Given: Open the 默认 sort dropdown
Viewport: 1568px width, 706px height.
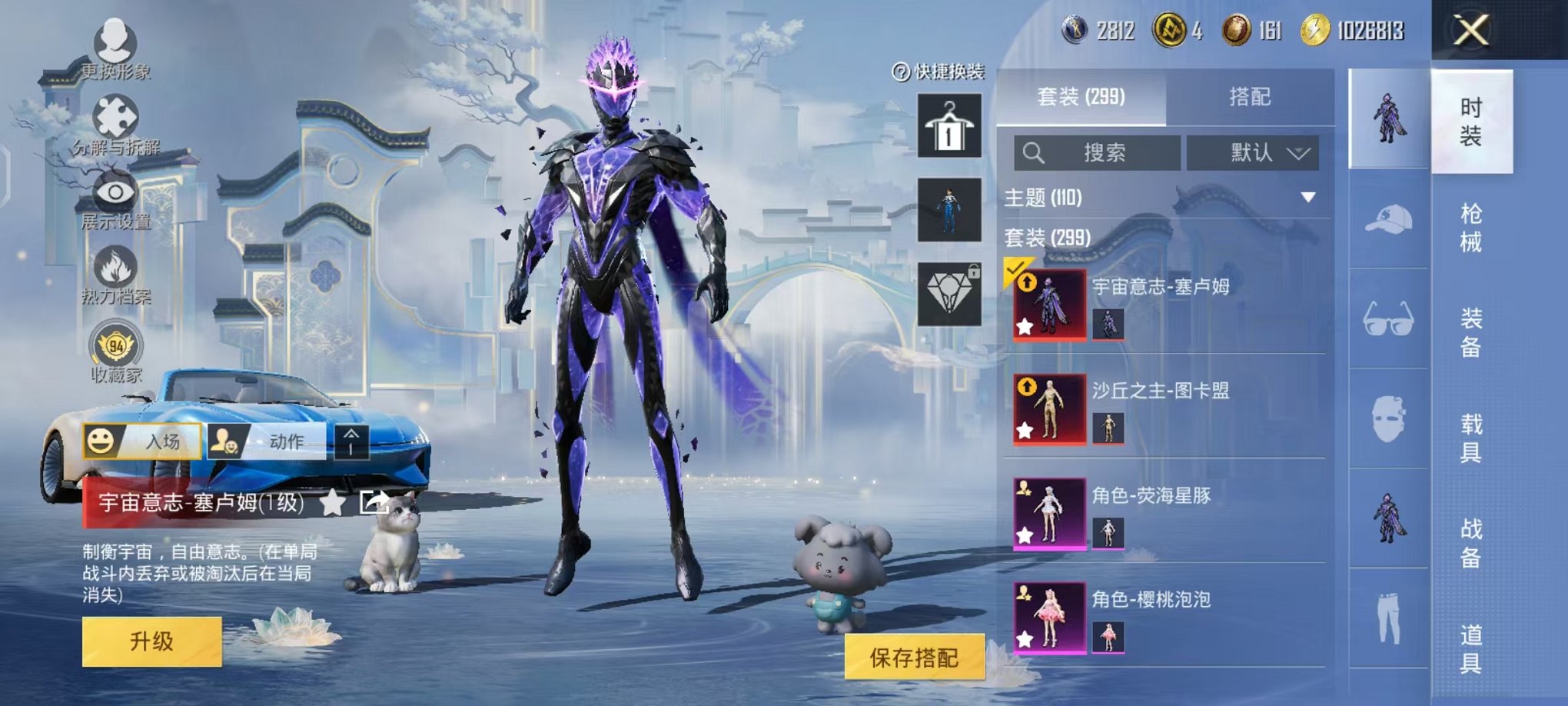Looking at the screenshot, I should point(1252,152).
